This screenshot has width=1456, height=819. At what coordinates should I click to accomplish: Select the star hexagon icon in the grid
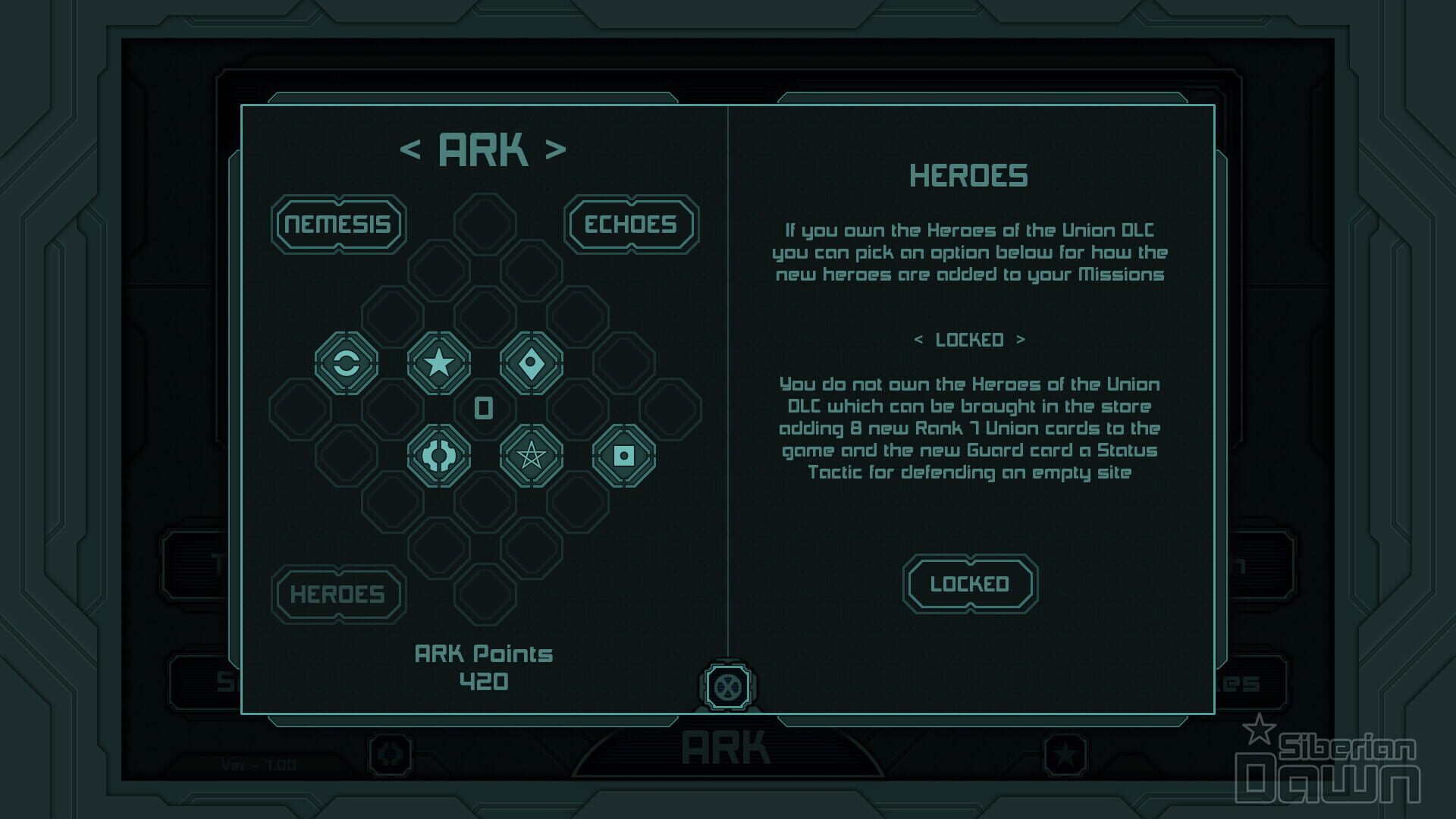439,363
